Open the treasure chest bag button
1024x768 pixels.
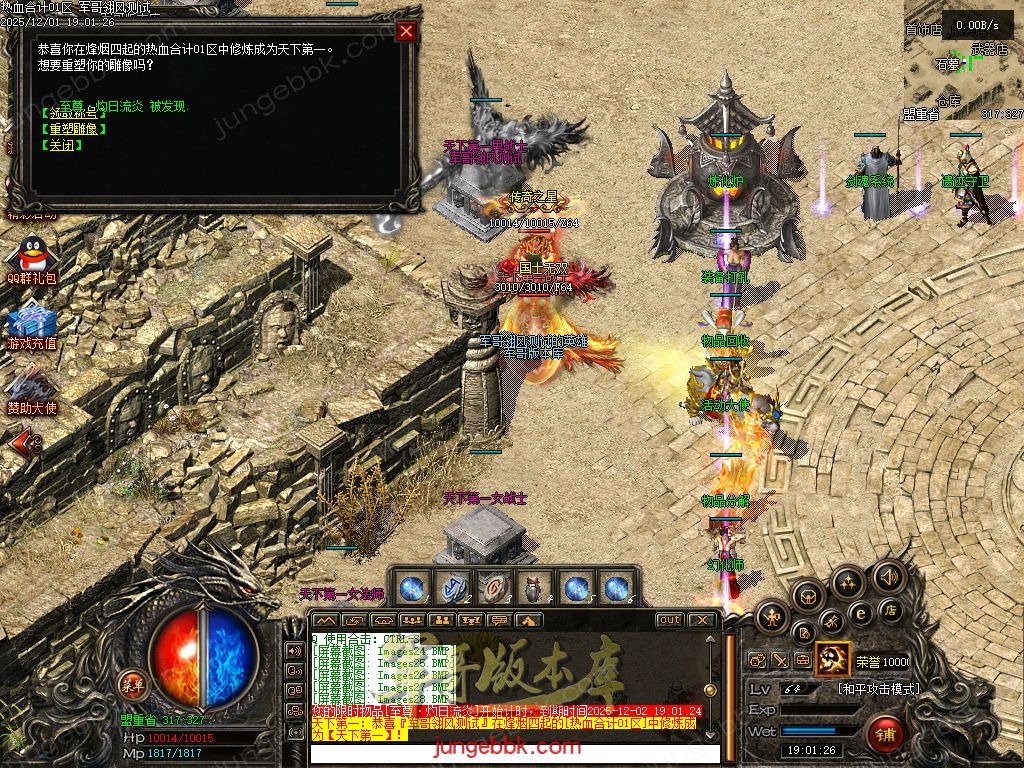(x=806, y=597)
